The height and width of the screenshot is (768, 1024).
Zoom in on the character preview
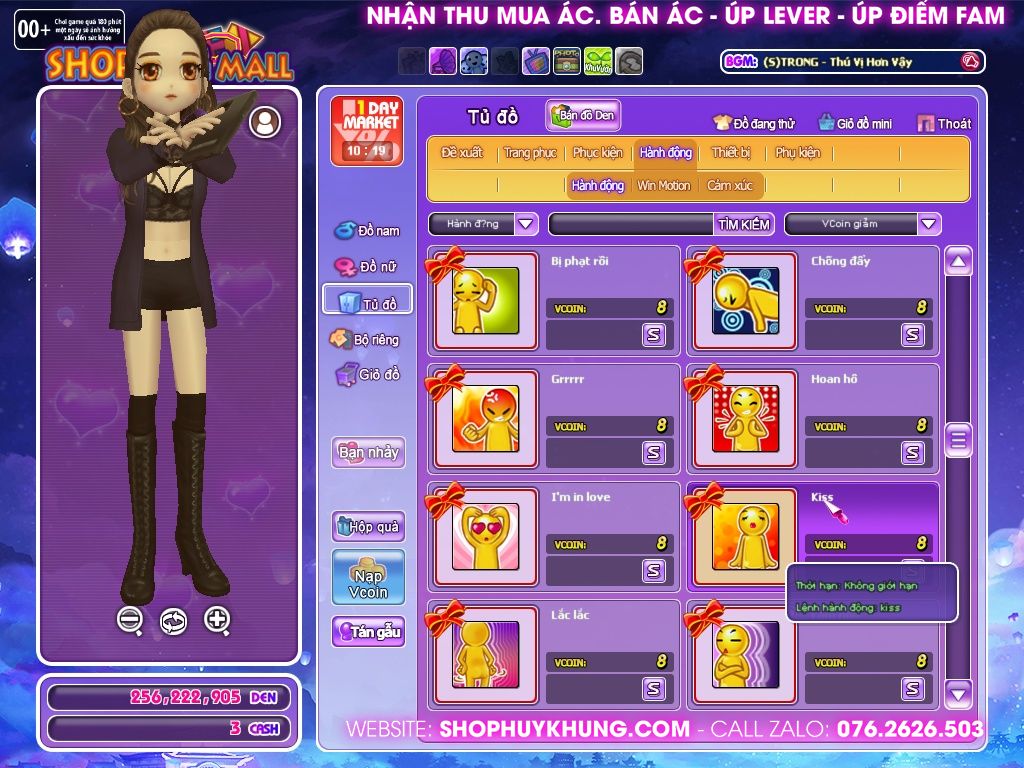tap(217, 619)
